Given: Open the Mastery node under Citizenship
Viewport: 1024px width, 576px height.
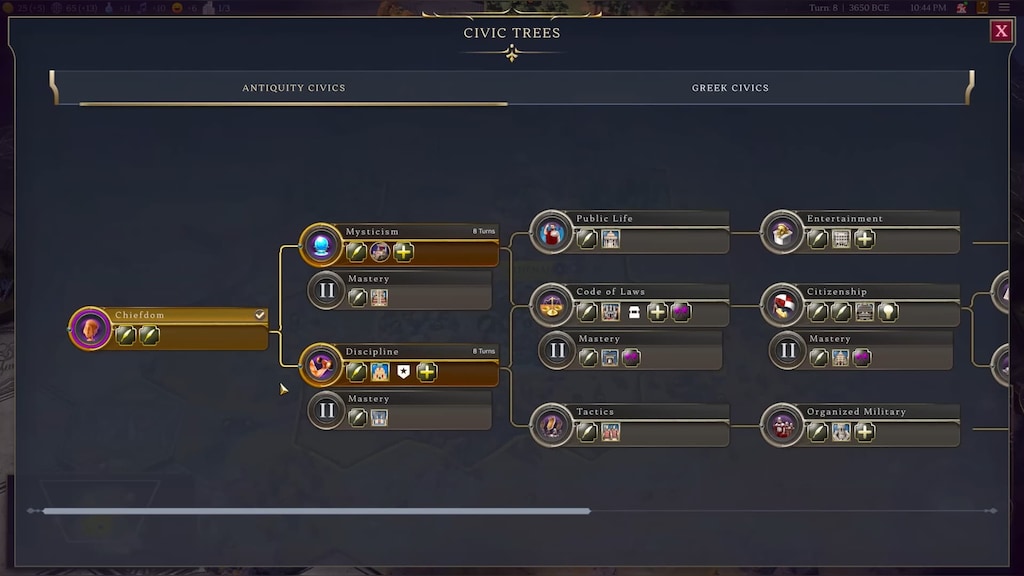Looking at the screenshot, I should tap(862, 351).
